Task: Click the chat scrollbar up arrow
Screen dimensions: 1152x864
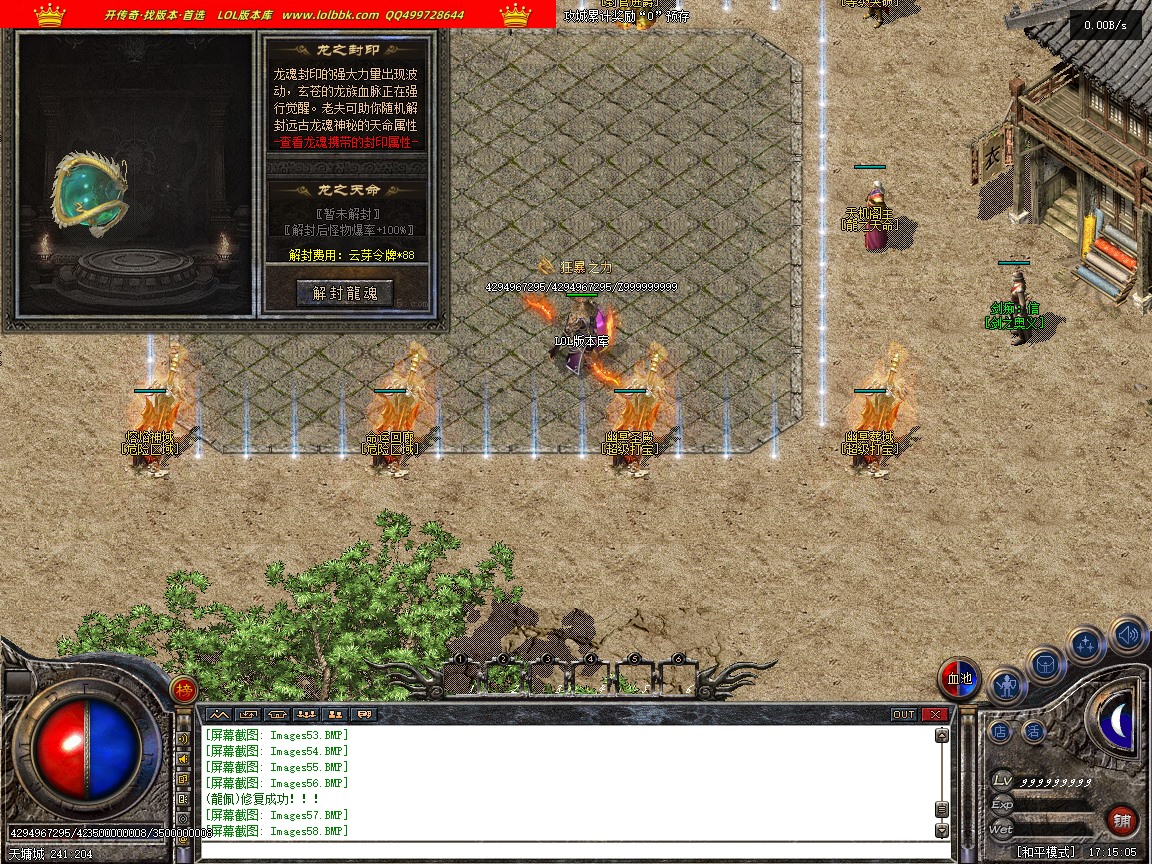Action: click(x=941, y=735)
